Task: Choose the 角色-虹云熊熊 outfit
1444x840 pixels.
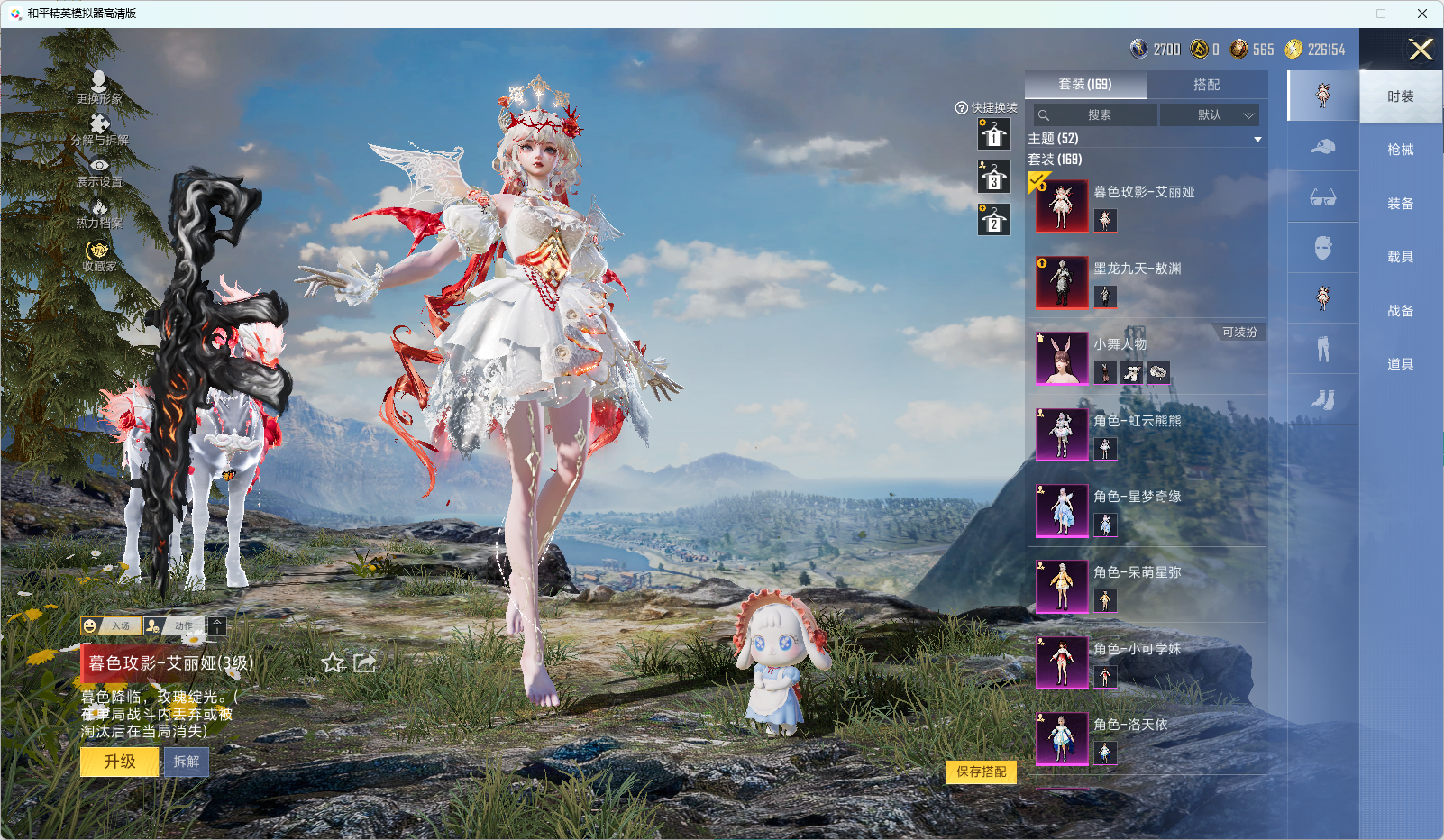Action: (x=1137, y=421)
